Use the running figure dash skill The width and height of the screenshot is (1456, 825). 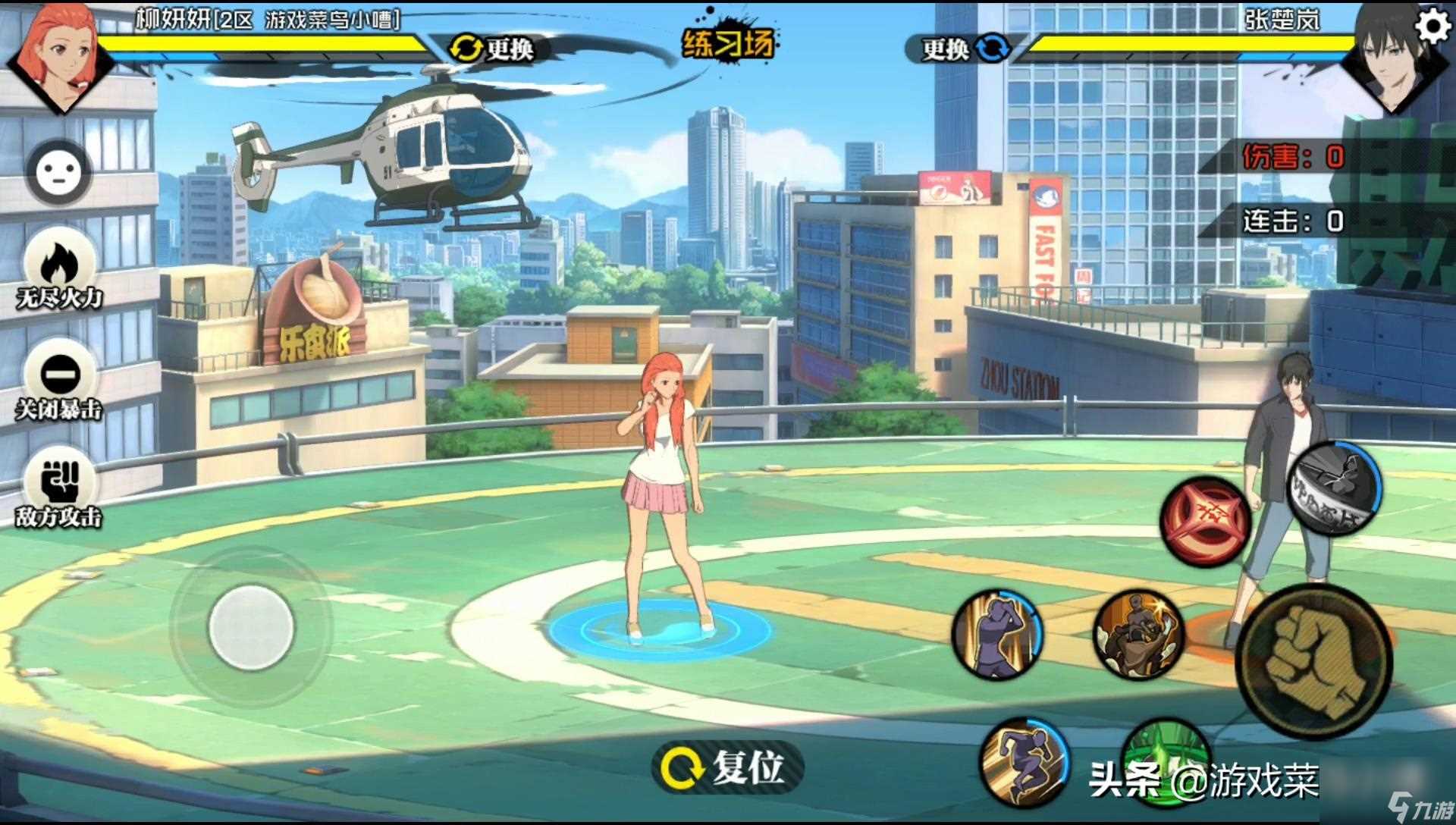click(x=1024, y=762)
